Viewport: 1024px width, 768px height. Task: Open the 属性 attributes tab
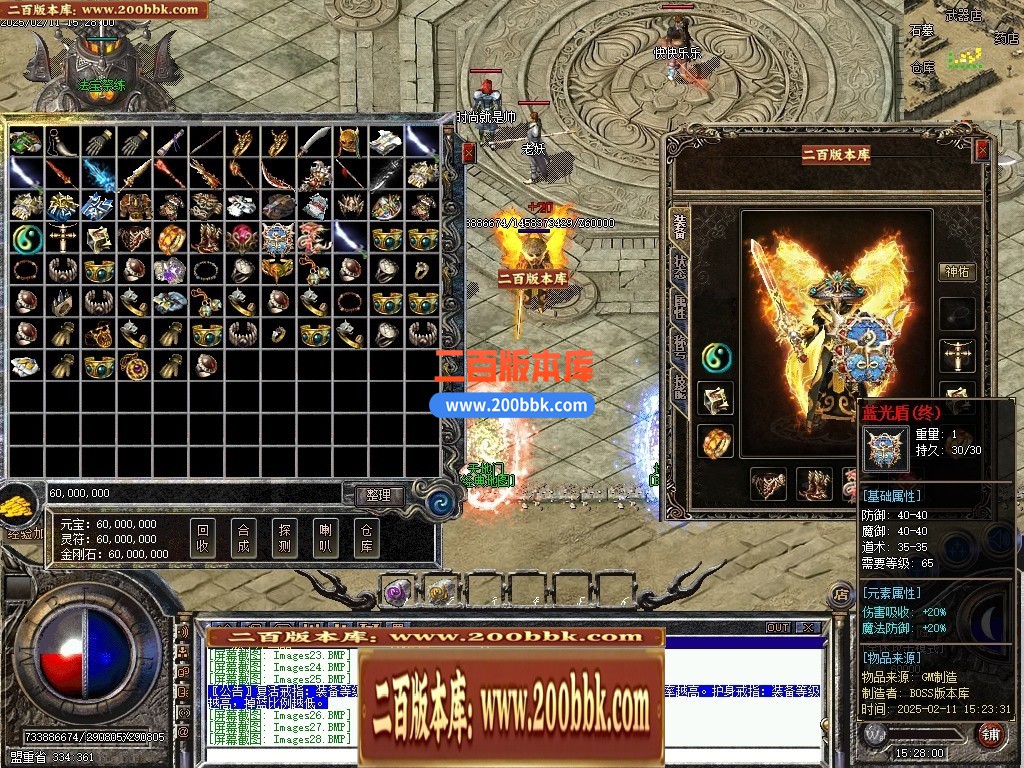point(680,306)
